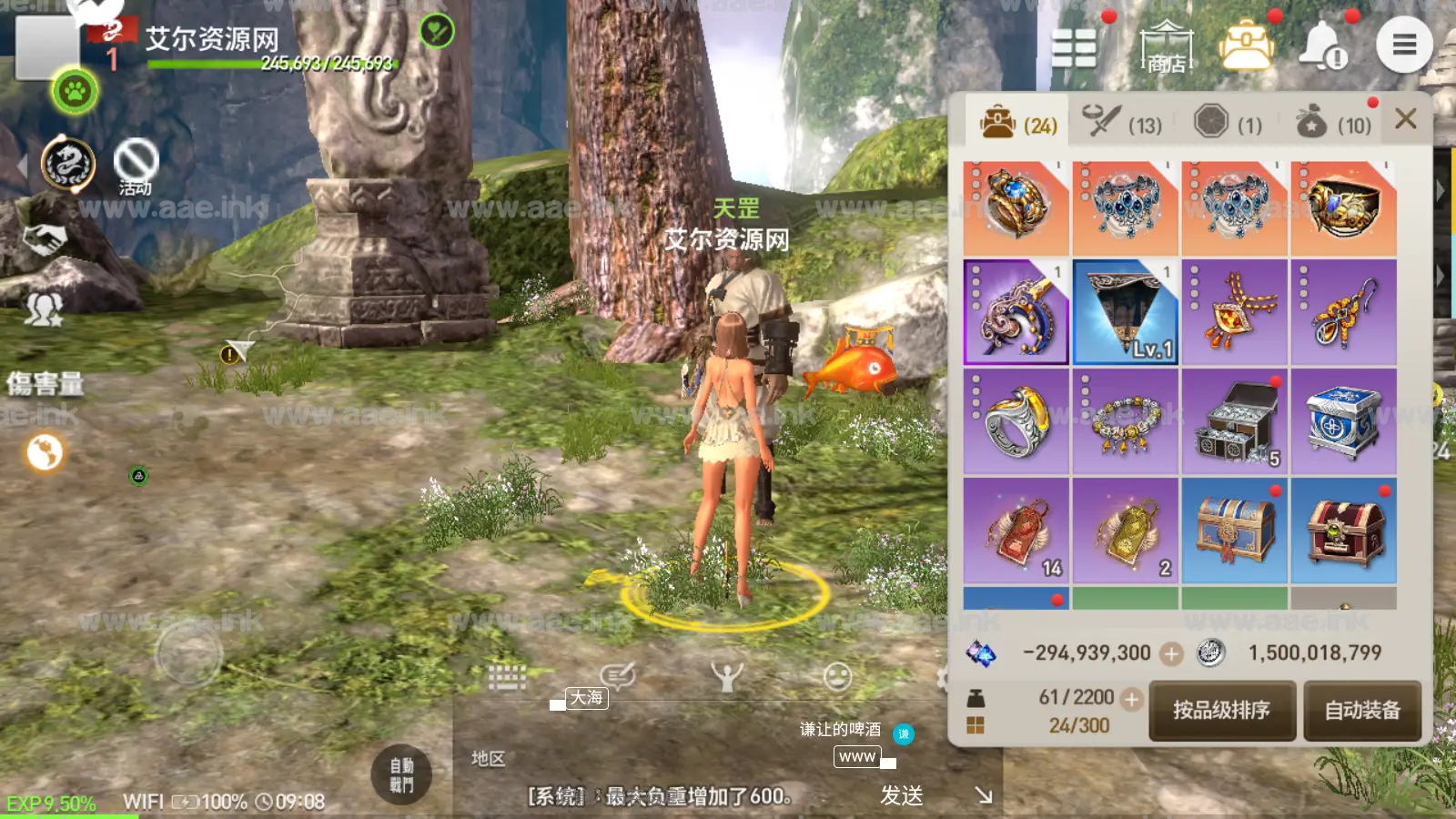Screen dimensions: 1456x819
Task: Open the shield tab (1)
Action: click(1228, 122)
